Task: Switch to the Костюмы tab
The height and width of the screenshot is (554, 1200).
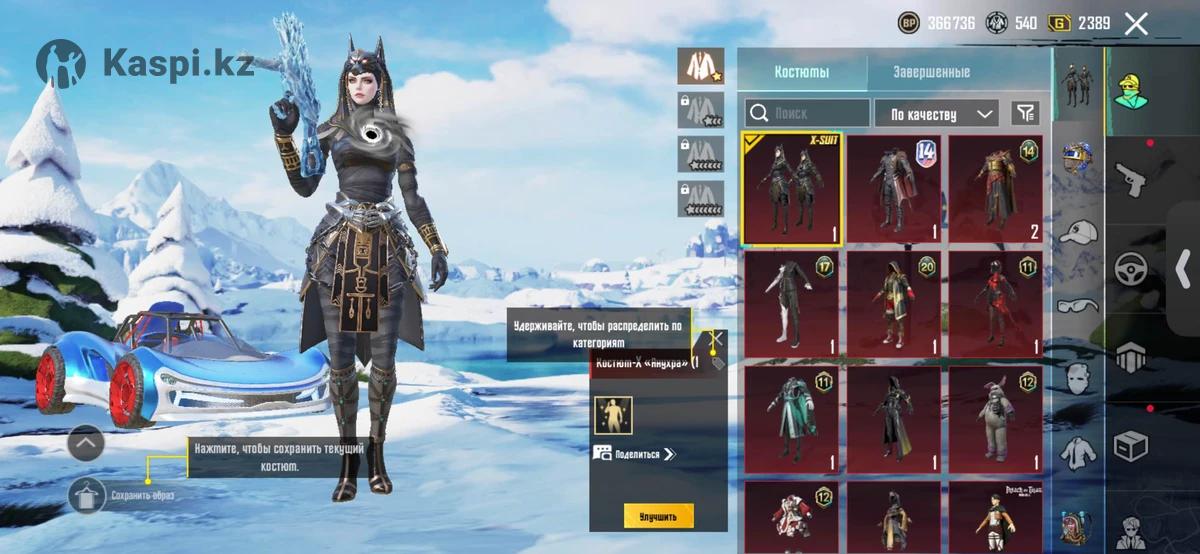Action: [801, 72]
